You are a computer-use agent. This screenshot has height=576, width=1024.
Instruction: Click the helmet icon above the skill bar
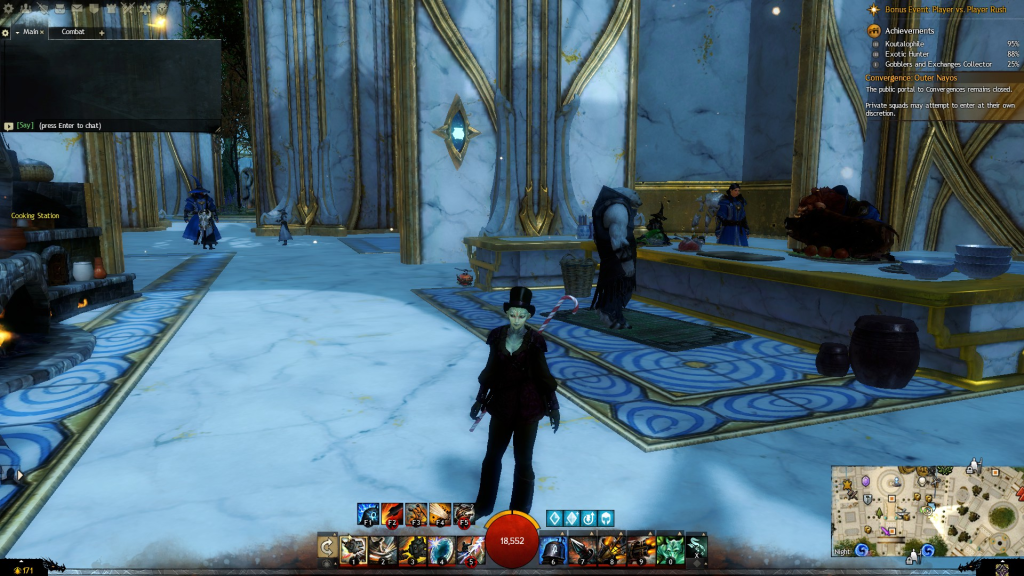pos(605,518)
